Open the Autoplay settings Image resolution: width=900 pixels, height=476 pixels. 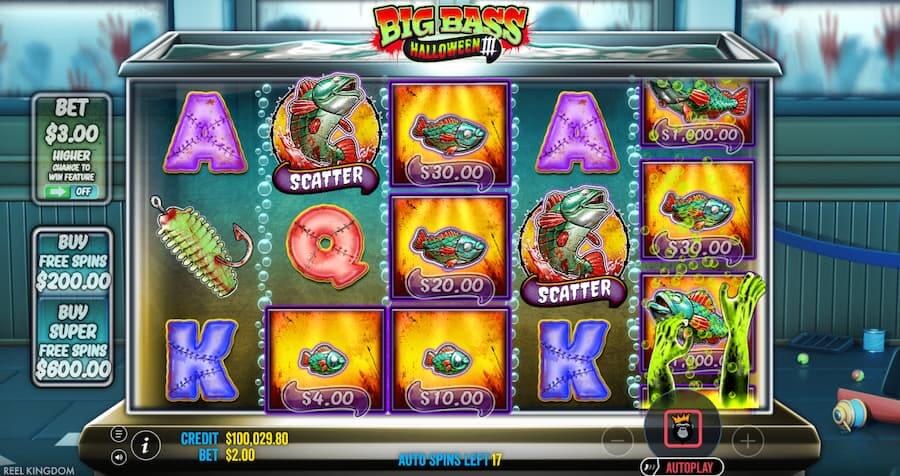[690, 466]
